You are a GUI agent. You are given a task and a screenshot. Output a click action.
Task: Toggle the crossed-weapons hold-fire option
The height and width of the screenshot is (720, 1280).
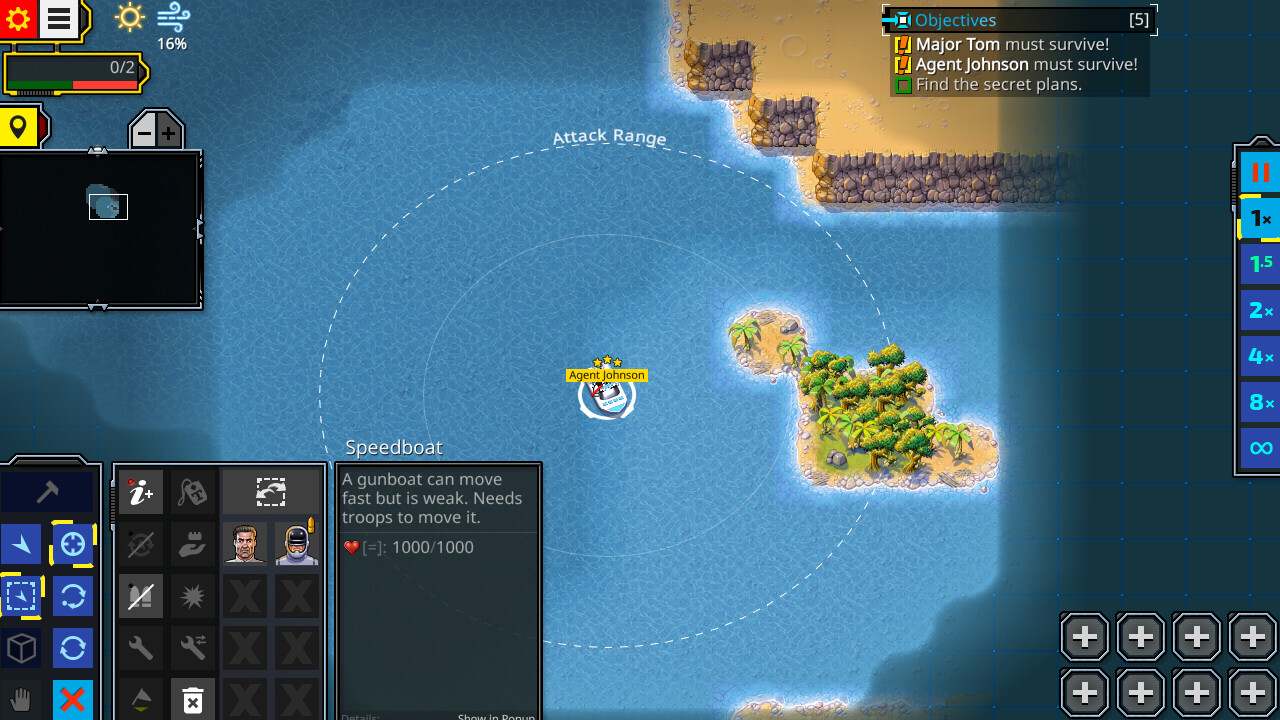click(x=141, y=594)
